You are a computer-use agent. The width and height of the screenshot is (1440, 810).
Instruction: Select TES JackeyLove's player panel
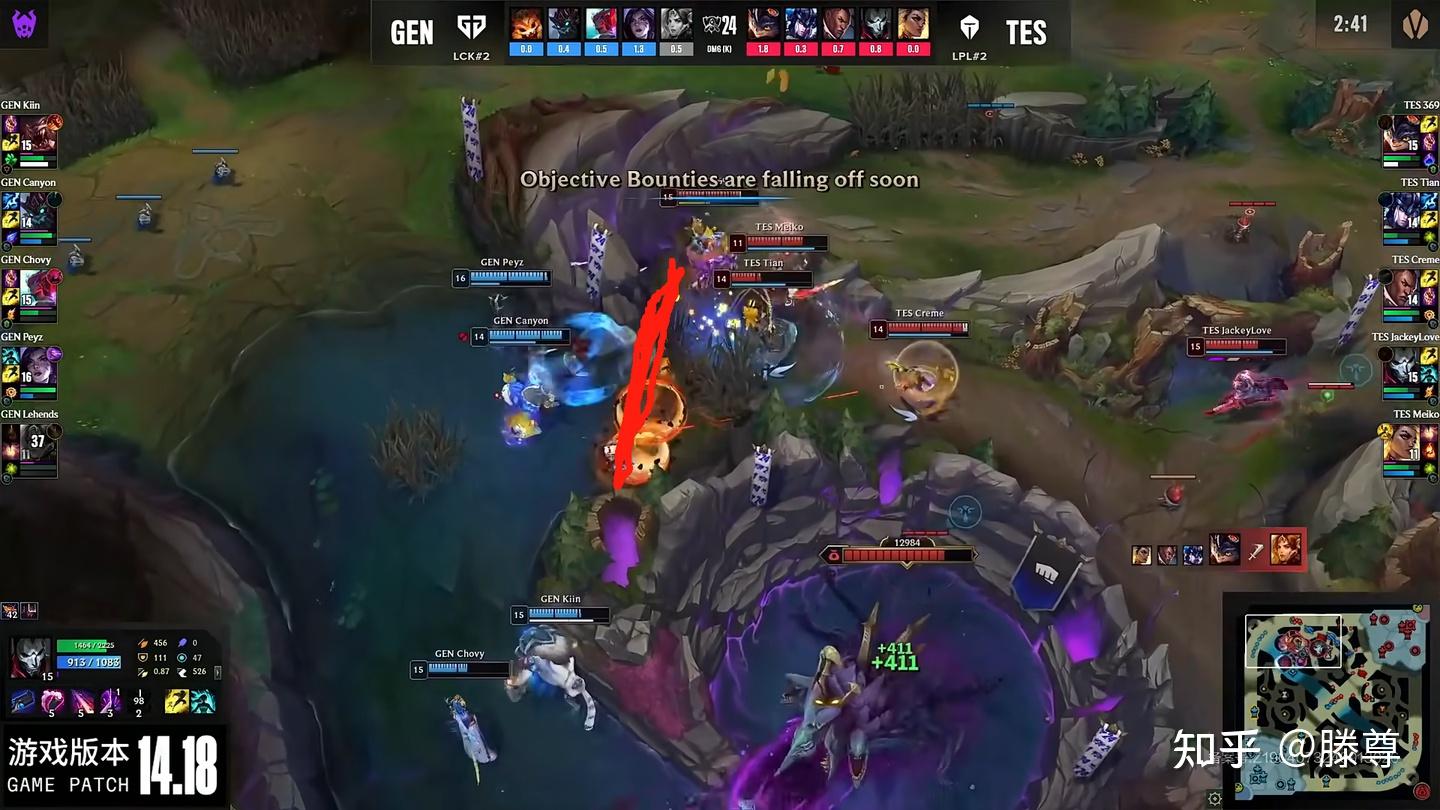(x=1410, y=372)
